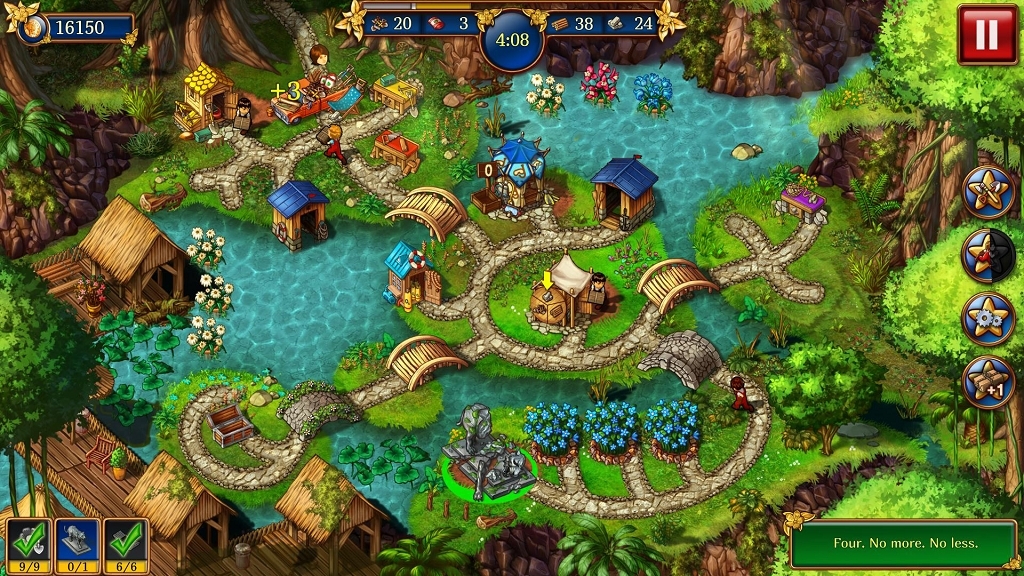Select the statue objective showing 0/1
This screenshot has height=576, width=1024.
coord(77,546)
